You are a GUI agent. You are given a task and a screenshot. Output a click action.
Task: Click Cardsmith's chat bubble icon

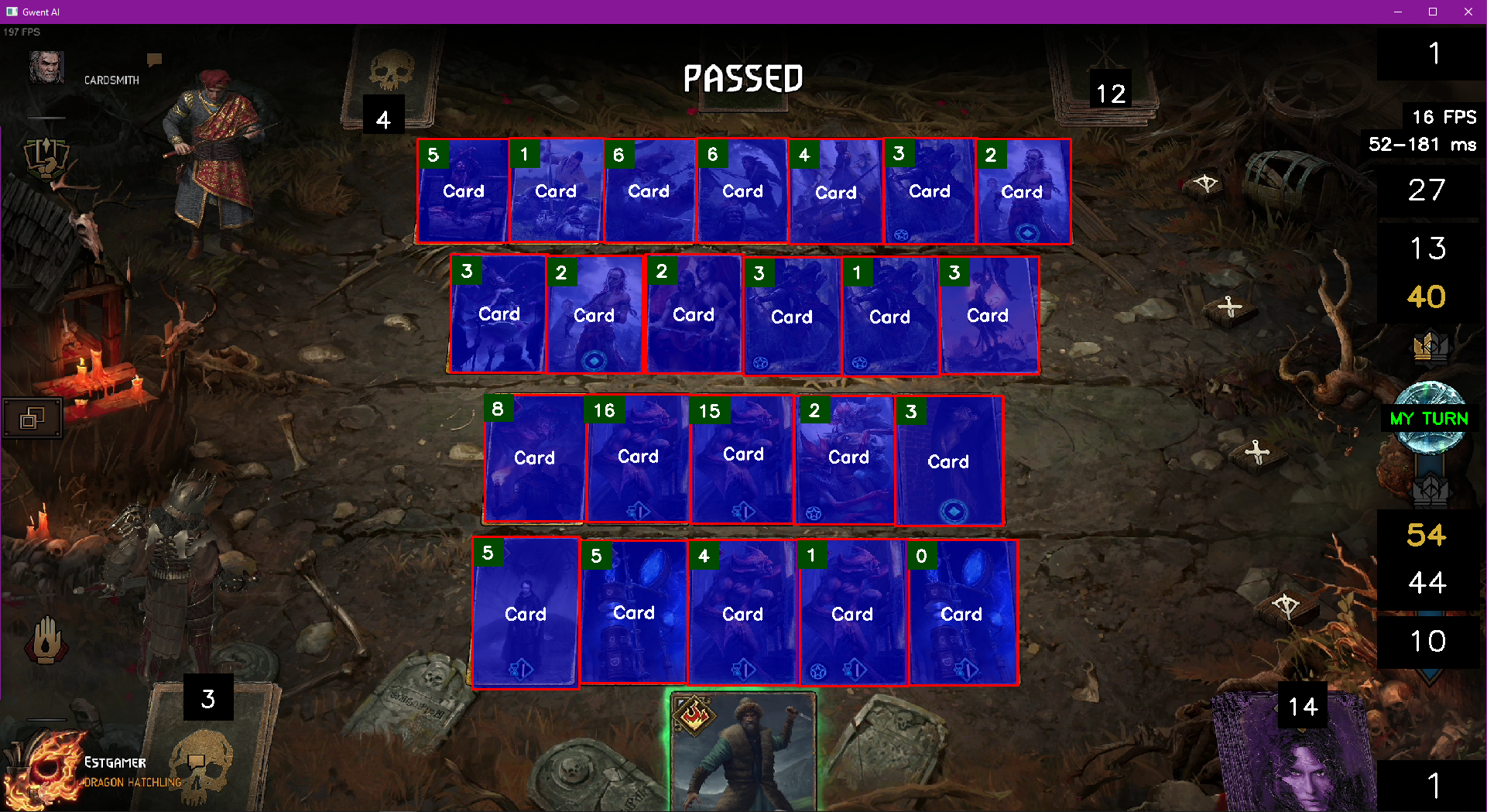pos(154,59)
